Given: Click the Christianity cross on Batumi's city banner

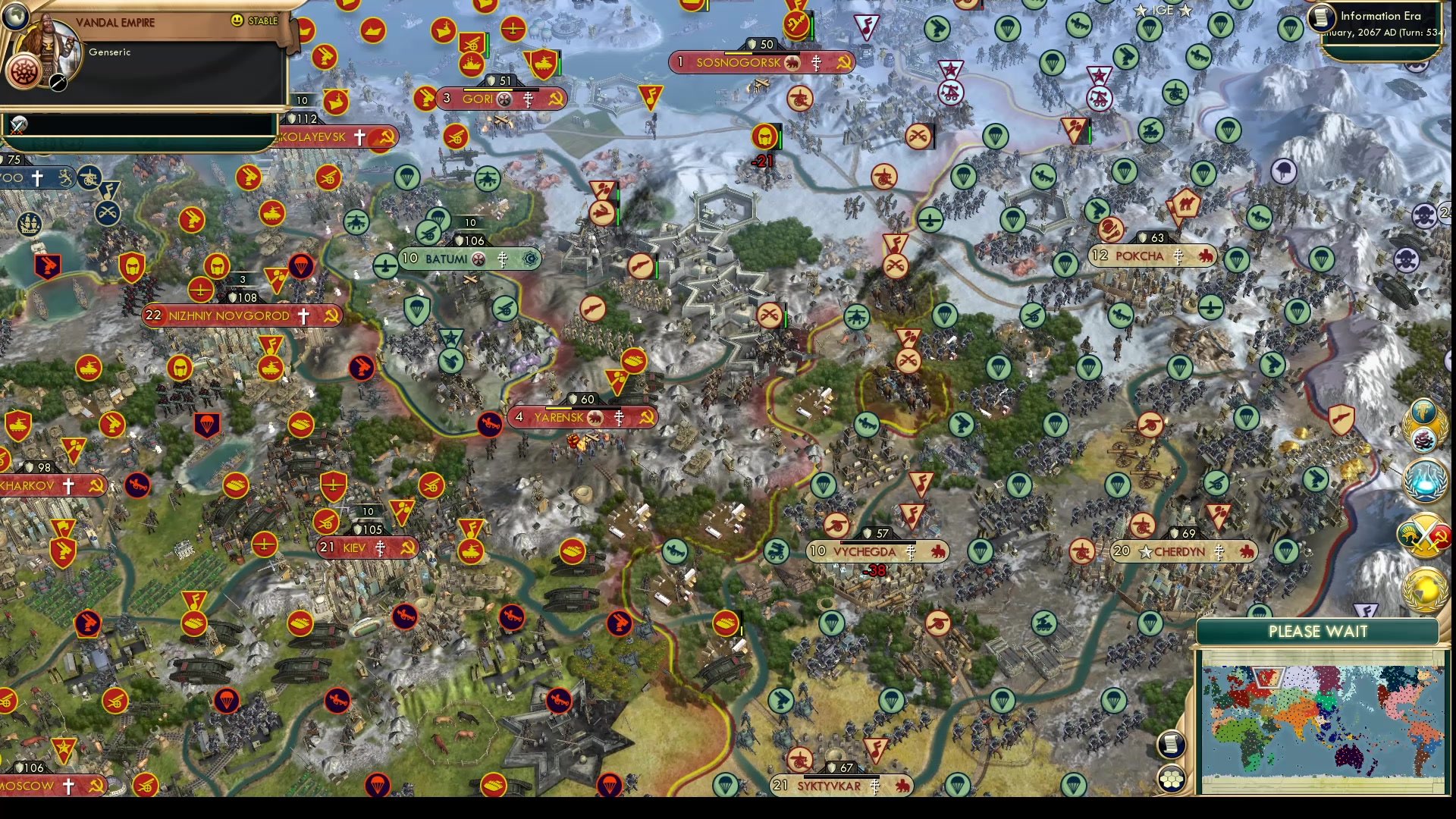Looking at the screenshot, I should 503,259.
